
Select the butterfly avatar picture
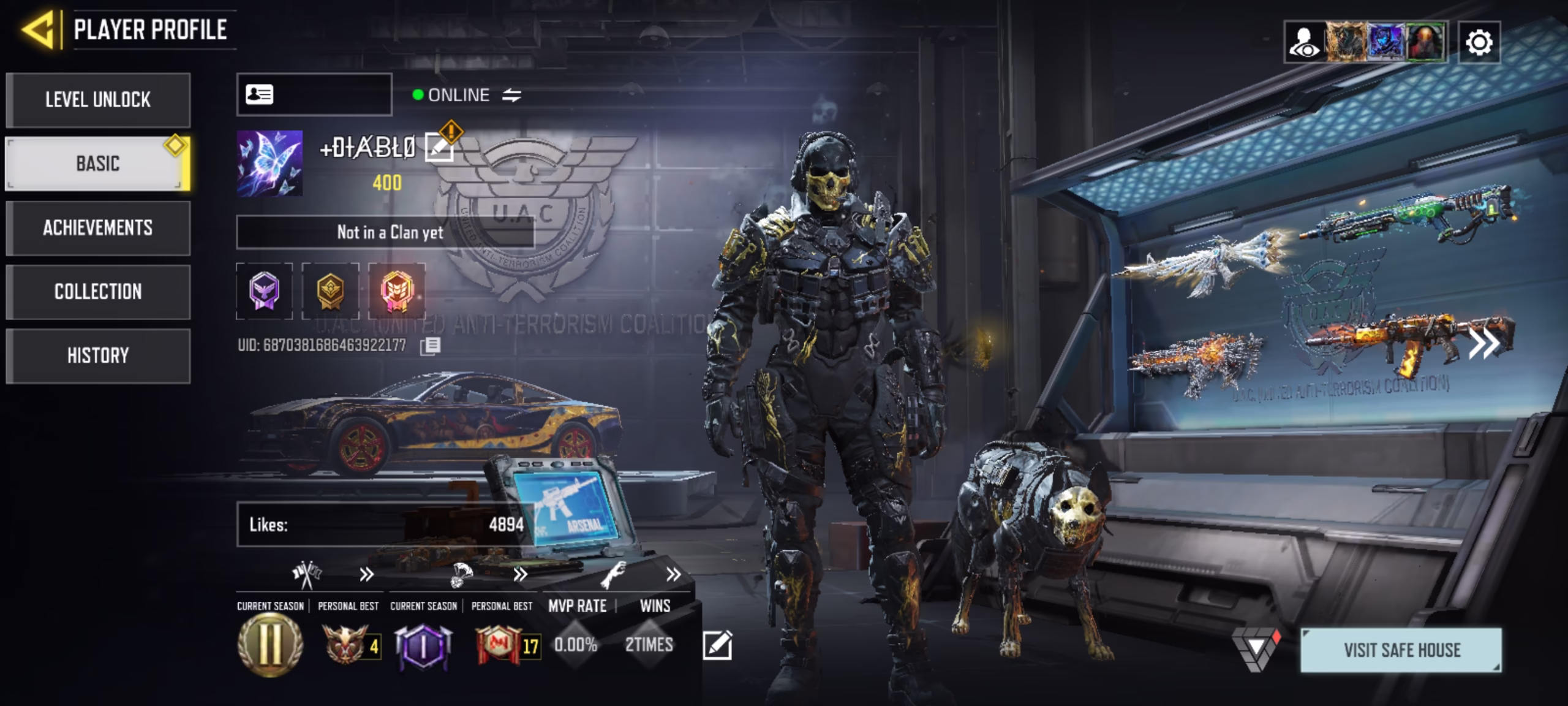[x=269, y=163]
